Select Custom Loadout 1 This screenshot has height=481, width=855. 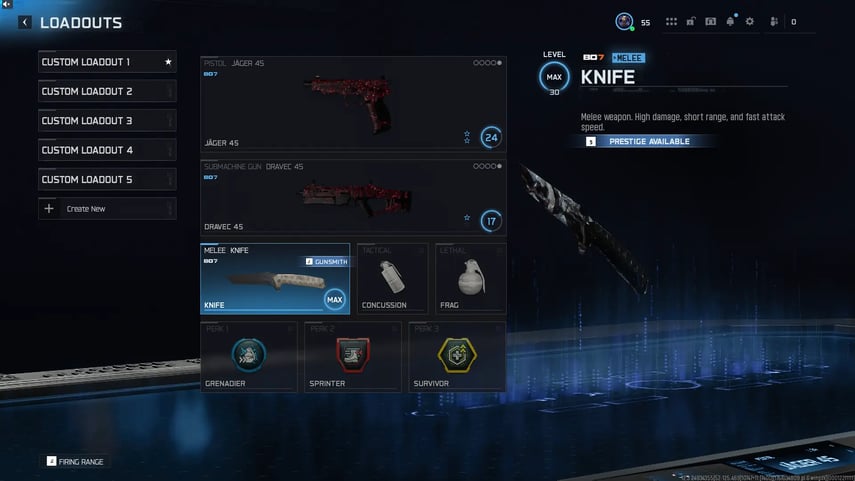click(x=107, y=62)
